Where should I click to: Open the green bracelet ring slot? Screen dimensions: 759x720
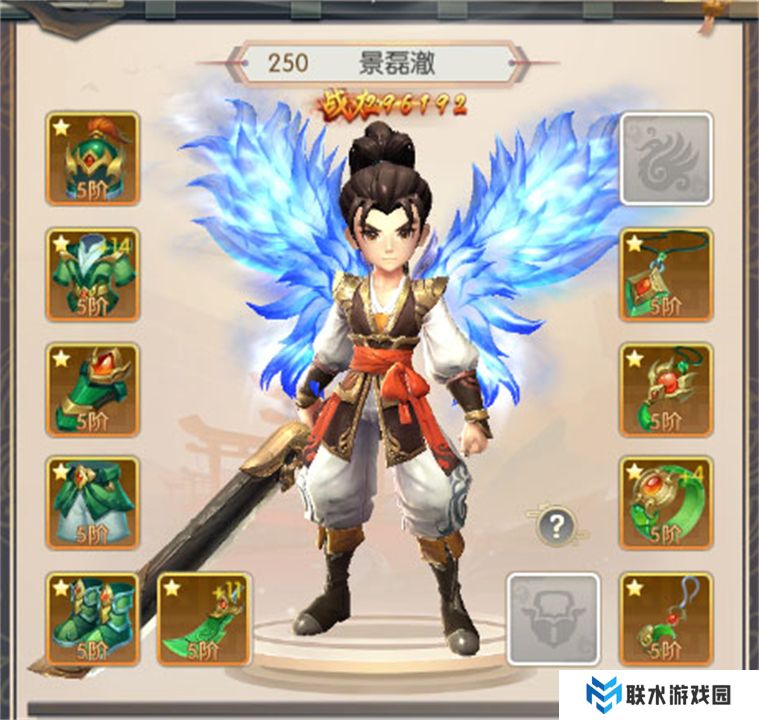click(667, 504)
